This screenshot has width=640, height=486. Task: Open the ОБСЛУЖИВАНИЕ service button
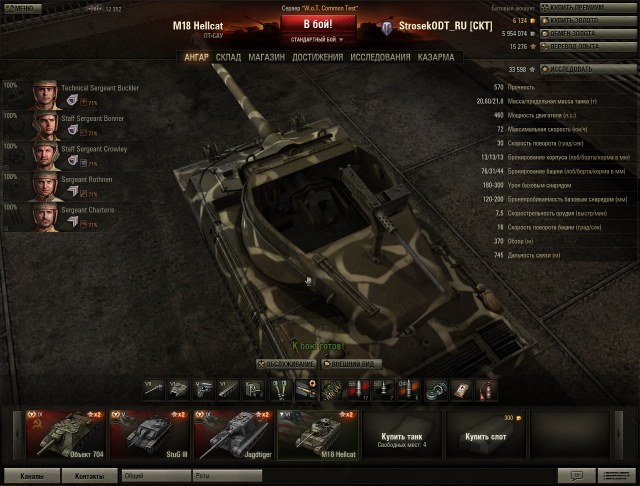[x=286, y=364]
